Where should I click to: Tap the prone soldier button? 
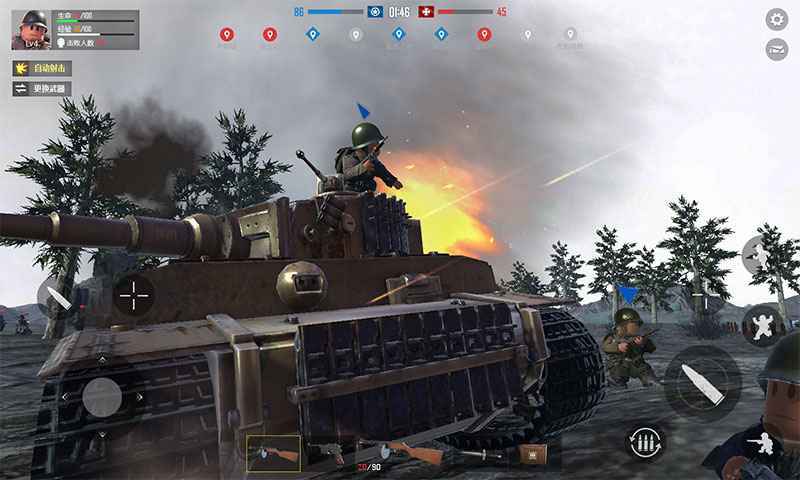(x=766, y=443)
